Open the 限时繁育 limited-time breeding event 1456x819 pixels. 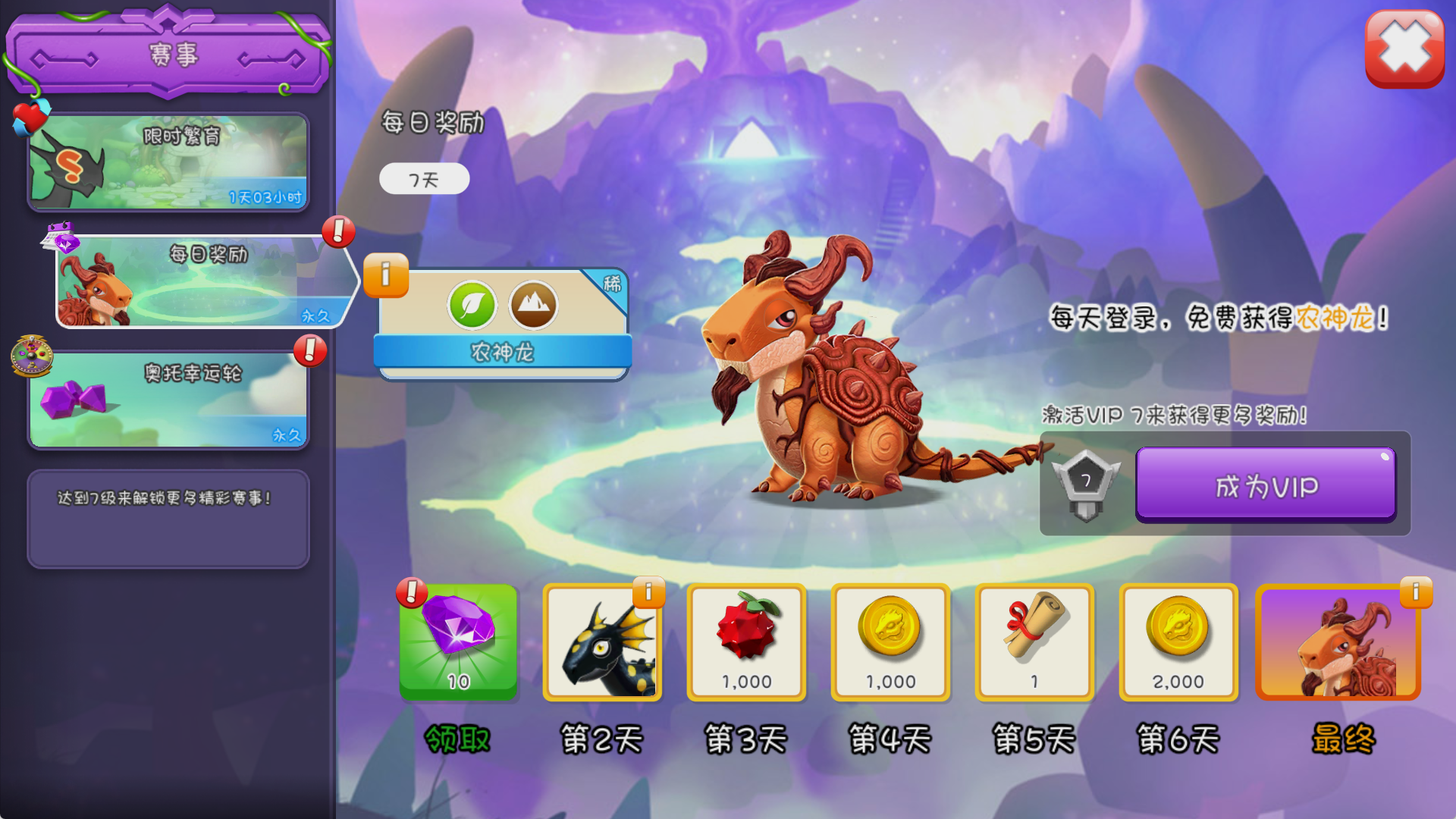tap(168, 162)
